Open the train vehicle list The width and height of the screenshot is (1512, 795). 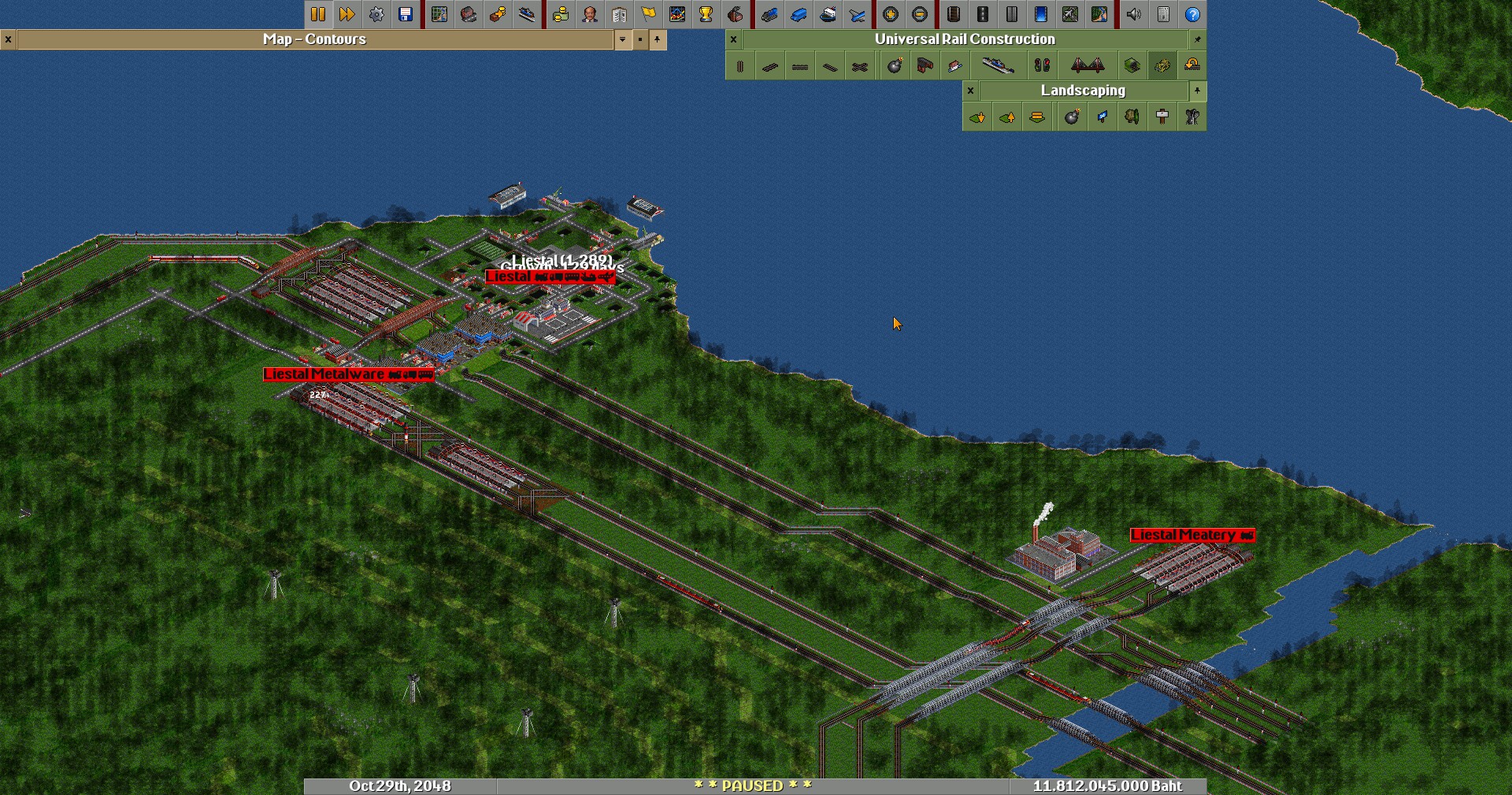tap(769, 14)
